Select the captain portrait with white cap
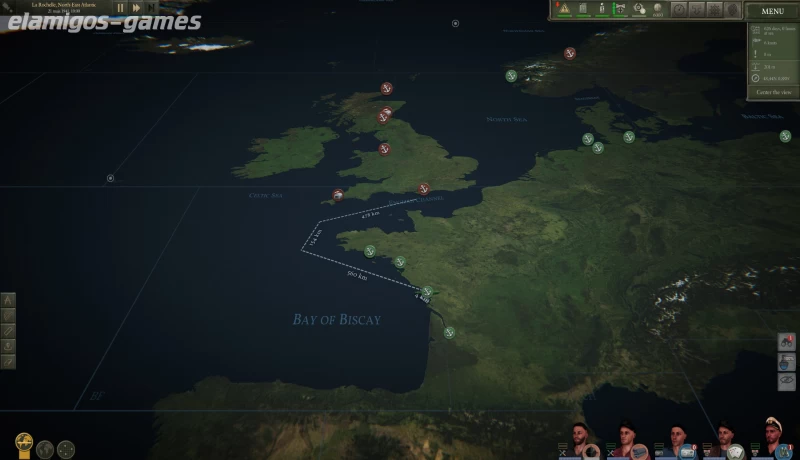The height and width of the screenshot is (460, 800). click(772, 437)
